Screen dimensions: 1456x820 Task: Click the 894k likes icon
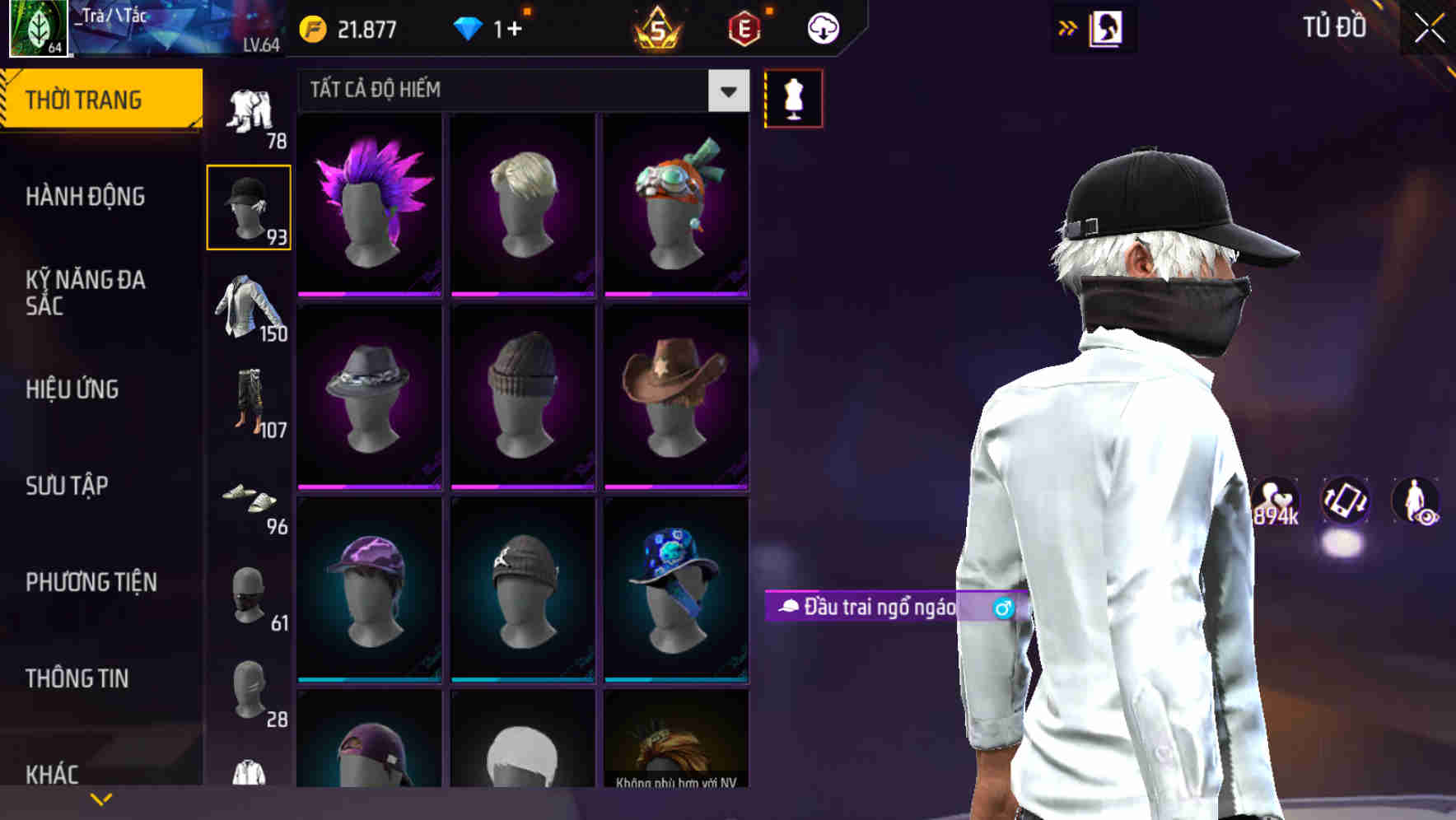pyautogui.click(x=1276, y=501)
